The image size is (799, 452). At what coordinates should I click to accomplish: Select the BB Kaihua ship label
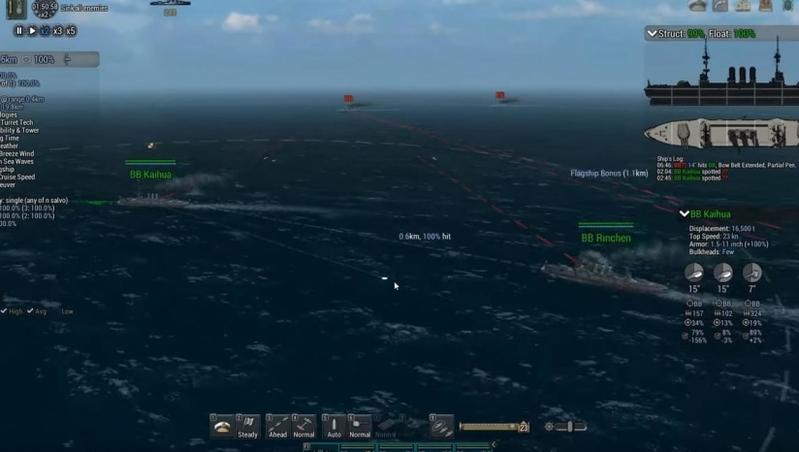click(x=150, y=174)
